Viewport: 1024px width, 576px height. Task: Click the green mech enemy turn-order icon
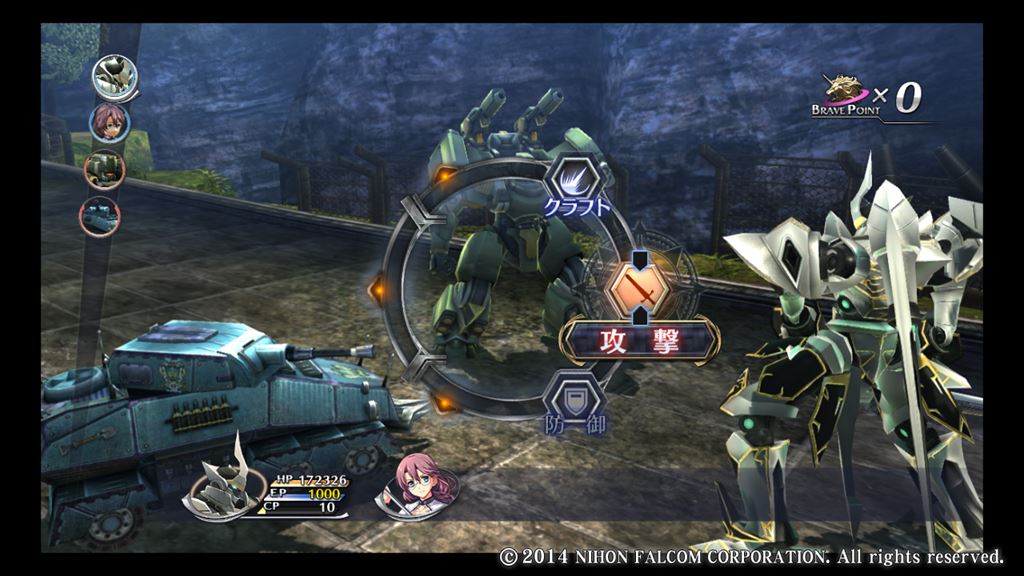click(104, 169)
